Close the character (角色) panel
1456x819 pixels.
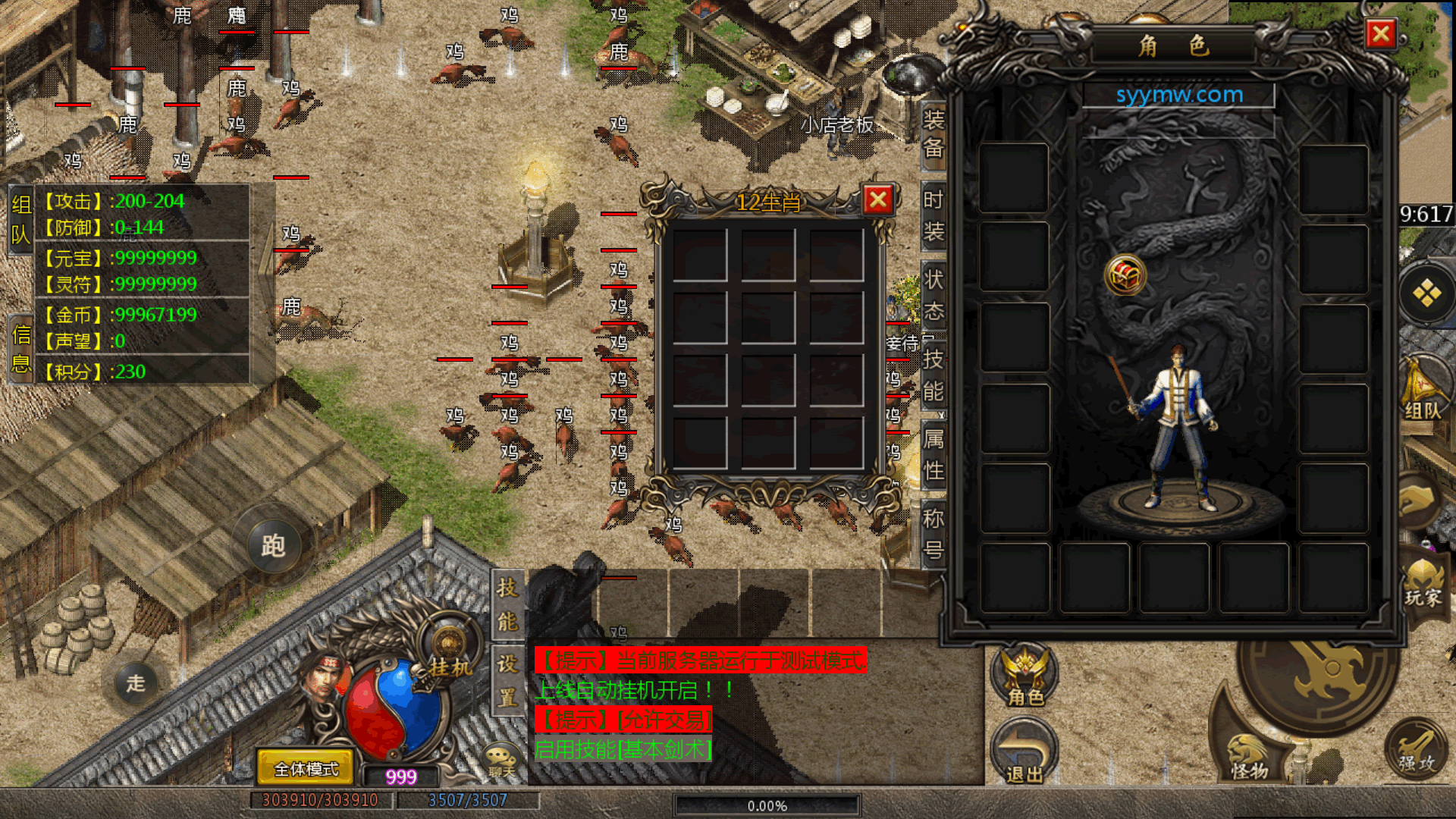(1381, 34)
